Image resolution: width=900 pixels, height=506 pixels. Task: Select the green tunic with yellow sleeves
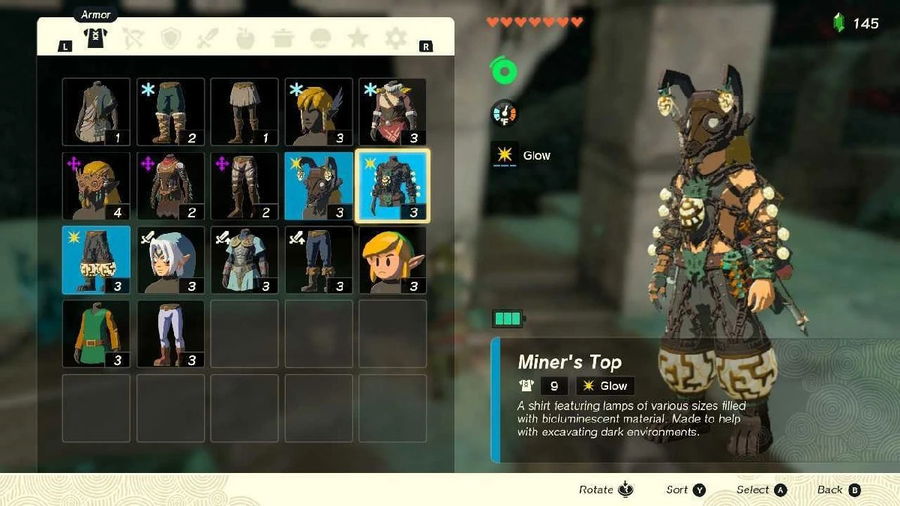pos(97,334)
